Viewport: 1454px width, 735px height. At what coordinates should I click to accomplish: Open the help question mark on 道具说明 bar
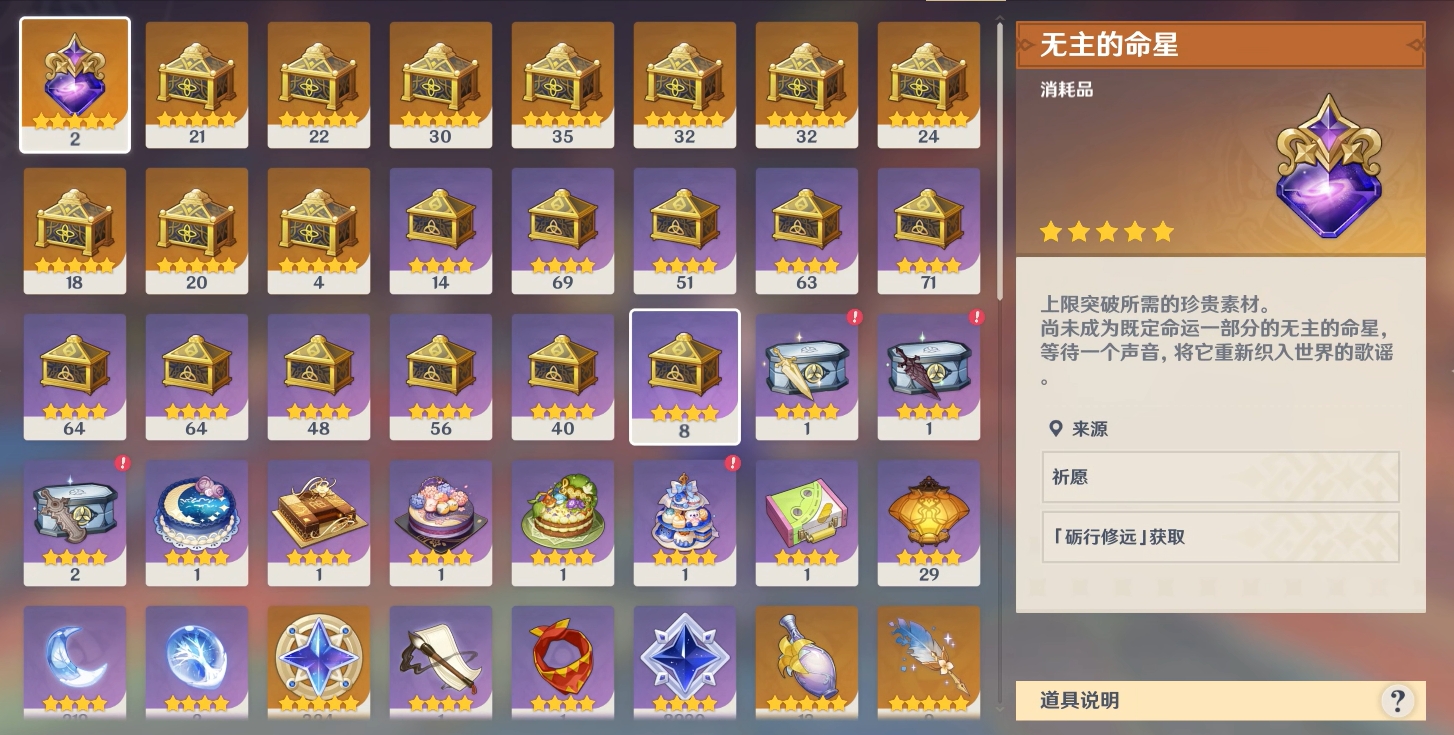point(1399,702)
